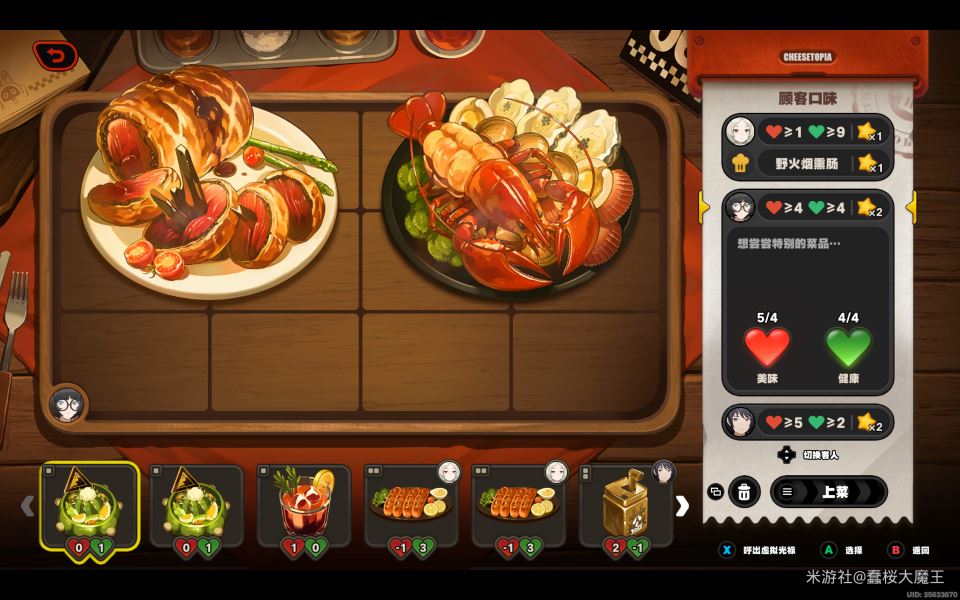
Task: Switch to the dark-haired customer's taste row
Action: [807, 421]
